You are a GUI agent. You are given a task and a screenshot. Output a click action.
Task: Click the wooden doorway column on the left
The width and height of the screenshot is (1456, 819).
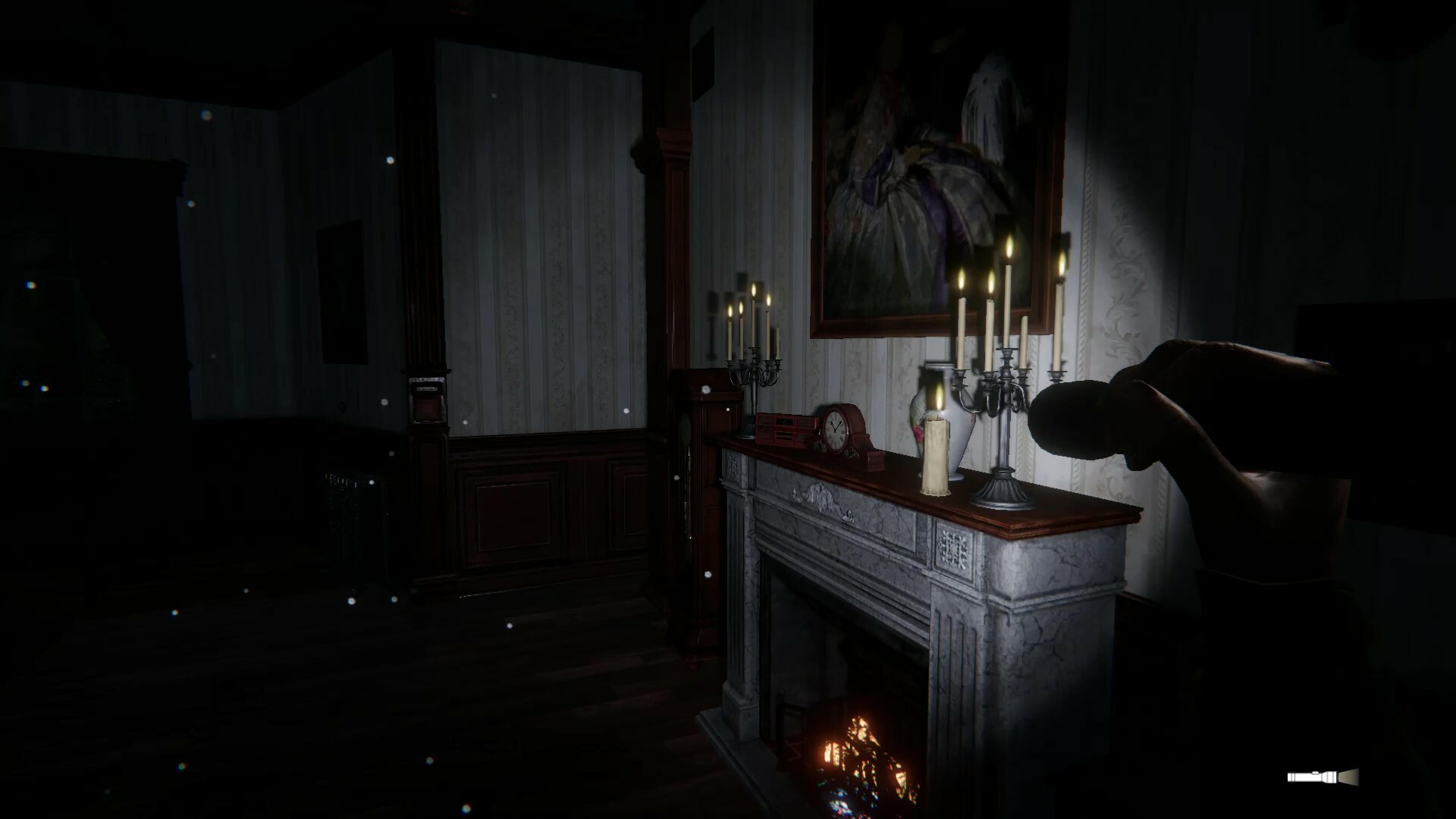(x=425, y=303)
